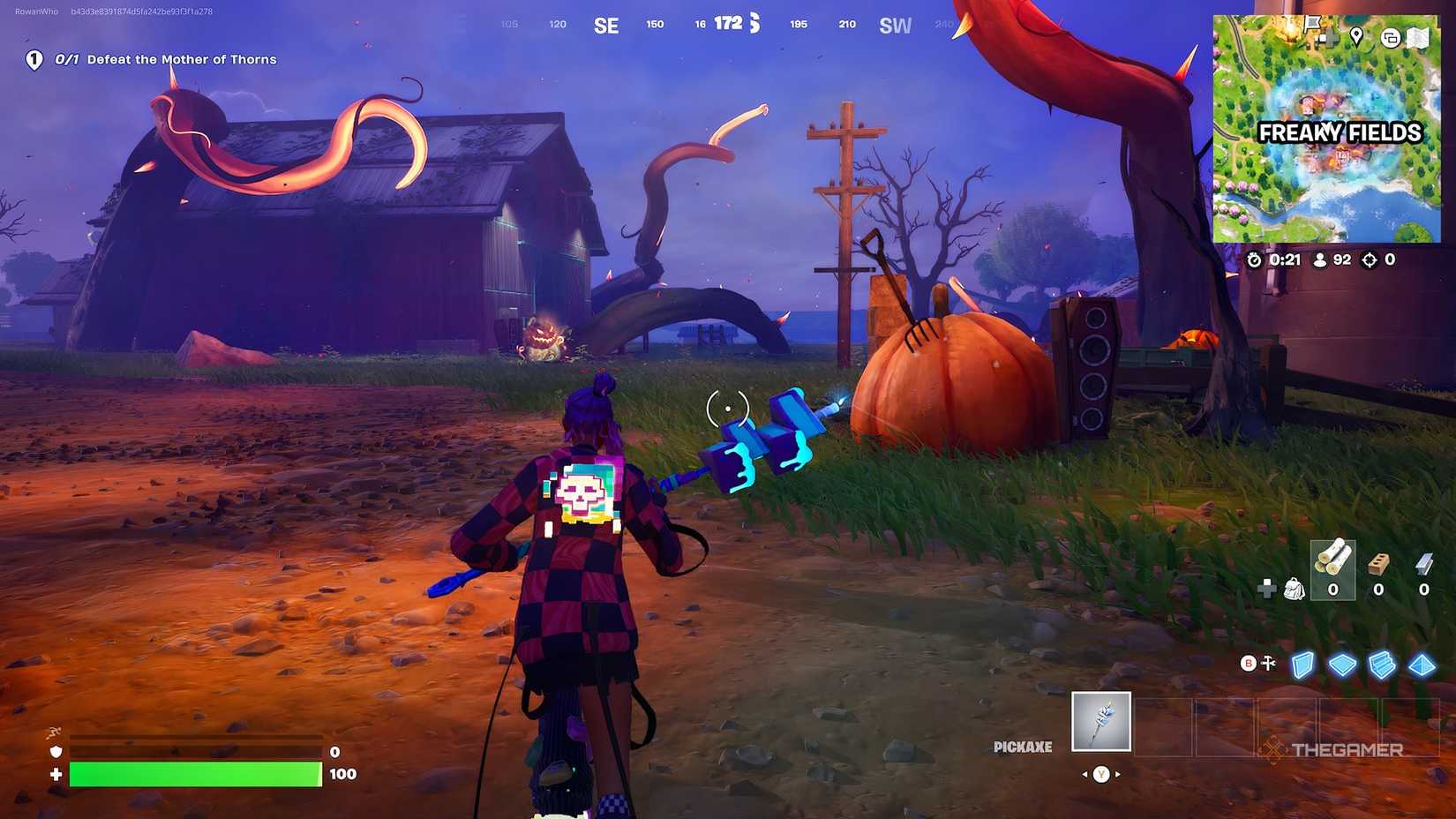This screenshot has width=1456, height=819.
Task: Click the players remaining icon showing 92
Action: pyautogui.click(x=1319, y=259)
